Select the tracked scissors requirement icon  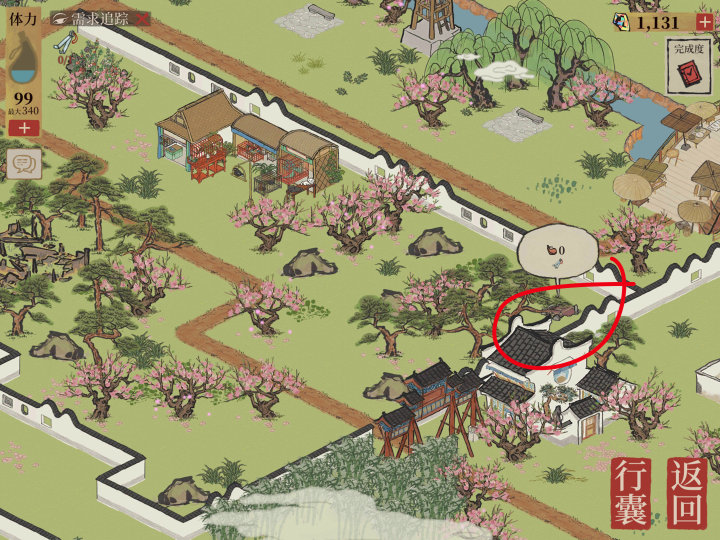(x=65, y=43)
